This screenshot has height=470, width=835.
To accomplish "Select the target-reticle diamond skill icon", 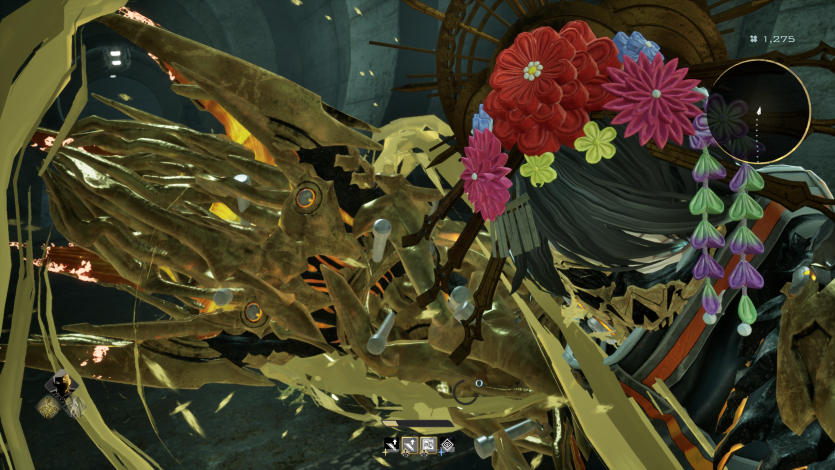I will coord(447,446).
